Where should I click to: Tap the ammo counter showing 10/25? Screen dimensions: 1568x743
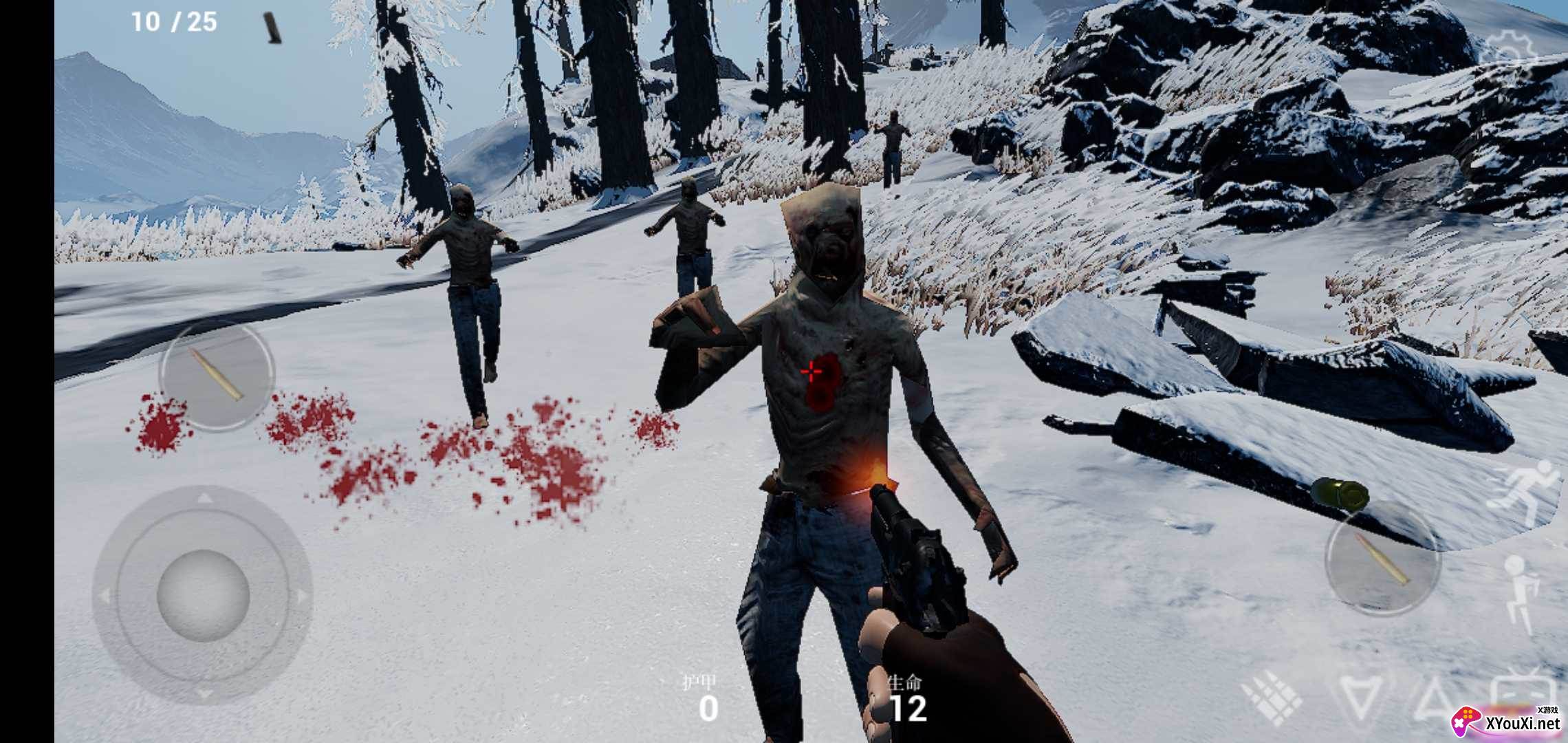[174, 20]
